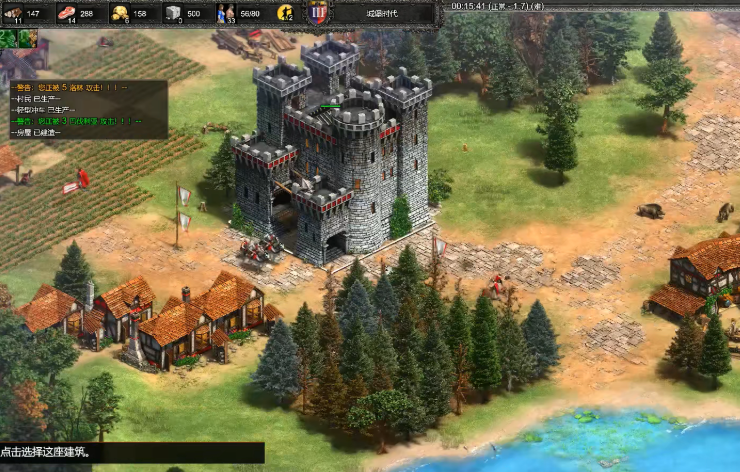
Task: Click the population villagers icon
Action: [x=226, y=13]
